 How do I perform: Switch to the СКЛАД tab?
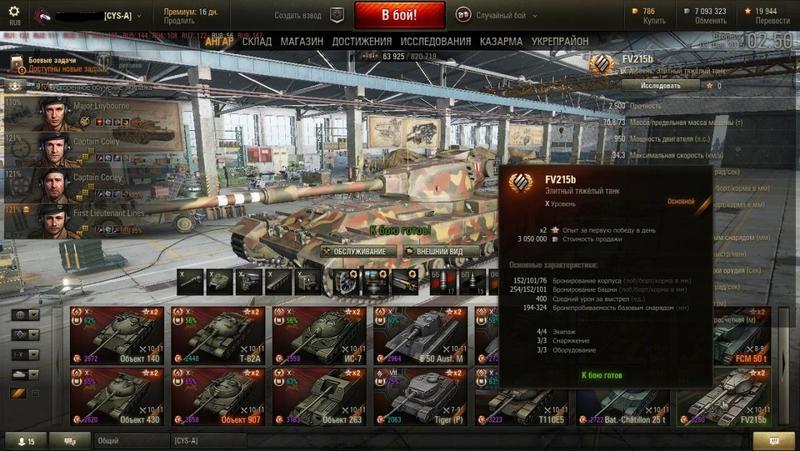[x=258, y=42]
